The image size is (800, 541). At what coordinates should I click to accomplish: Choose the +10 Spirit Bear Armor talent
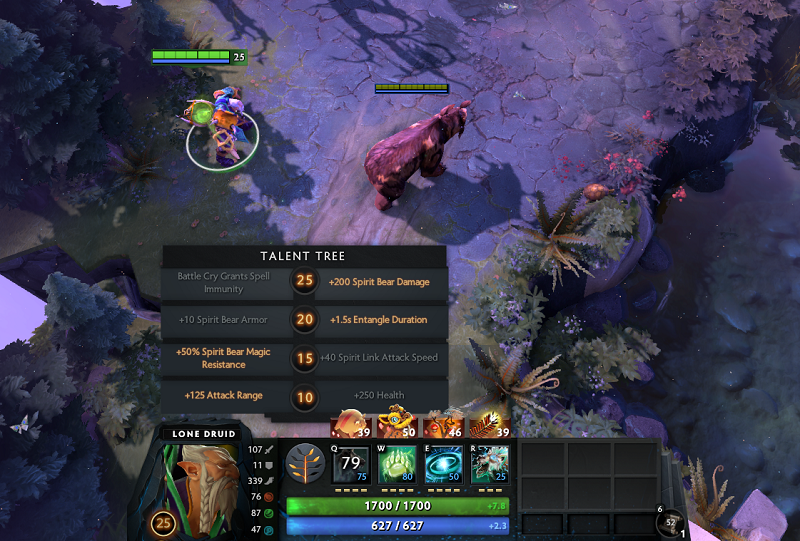[224, 320]
